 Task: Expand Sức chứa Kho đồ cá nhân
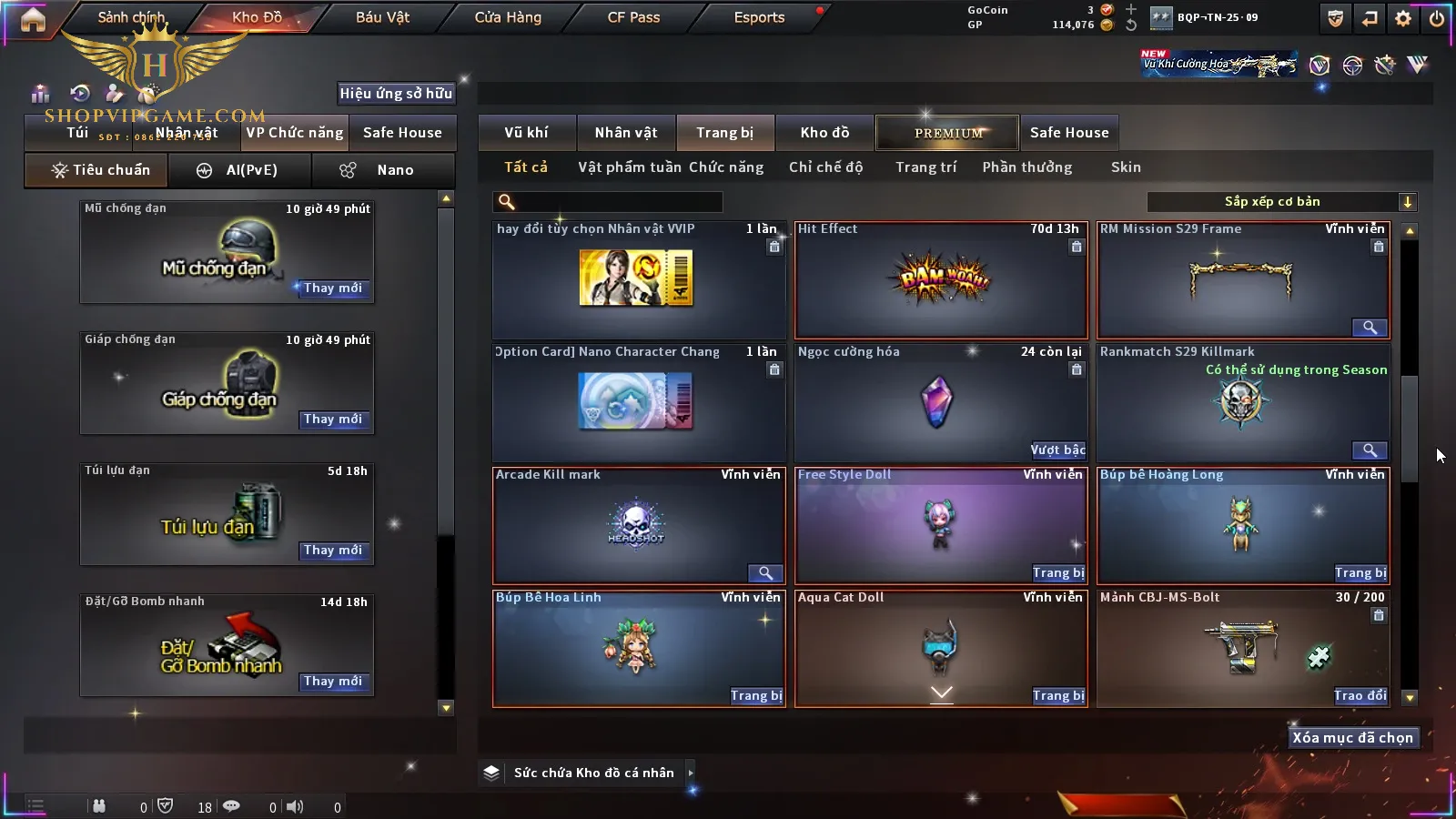click(x=691, y=773)
